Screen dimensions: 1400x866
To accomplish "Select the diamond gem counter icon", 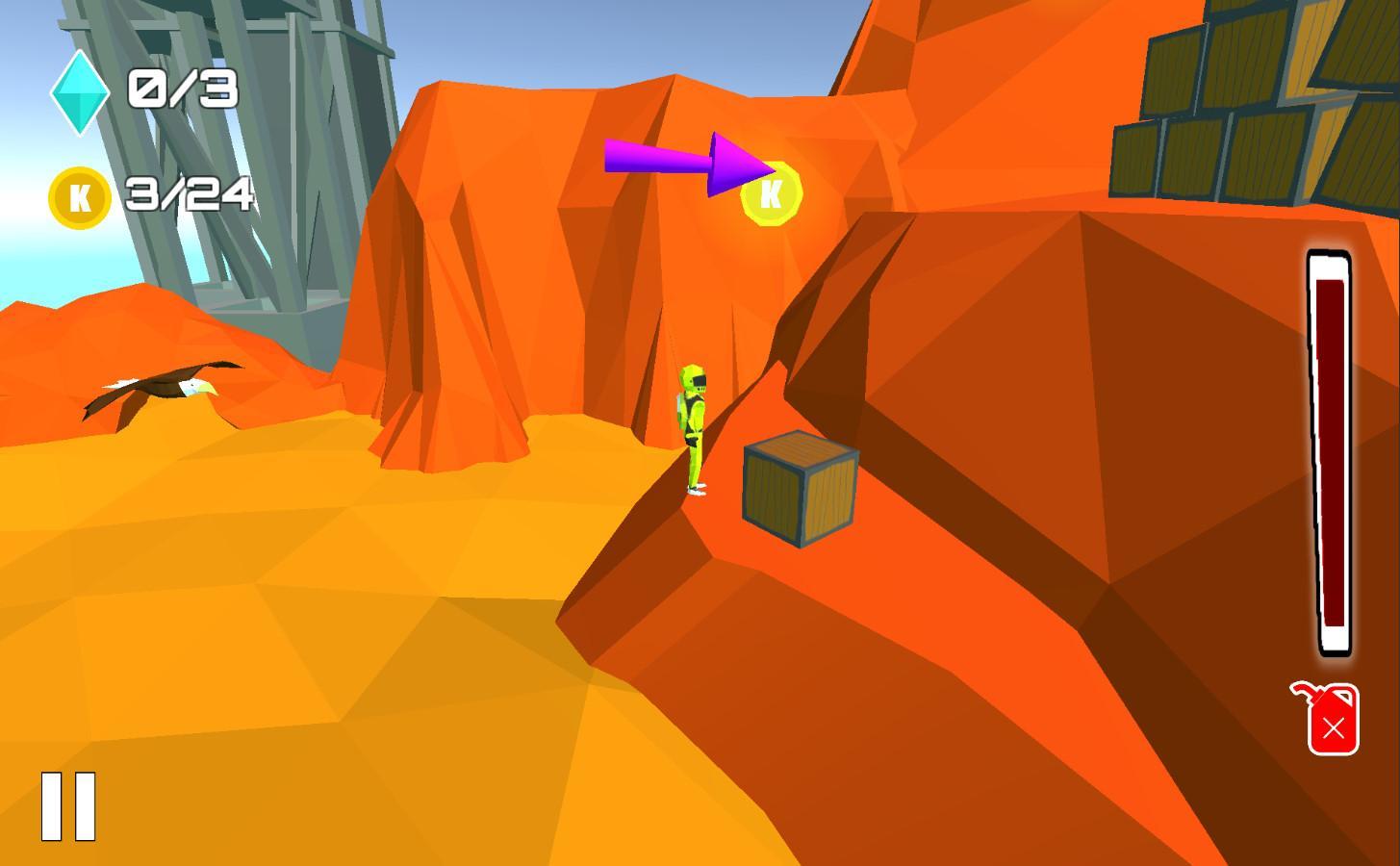I will [x=81, y=93].
